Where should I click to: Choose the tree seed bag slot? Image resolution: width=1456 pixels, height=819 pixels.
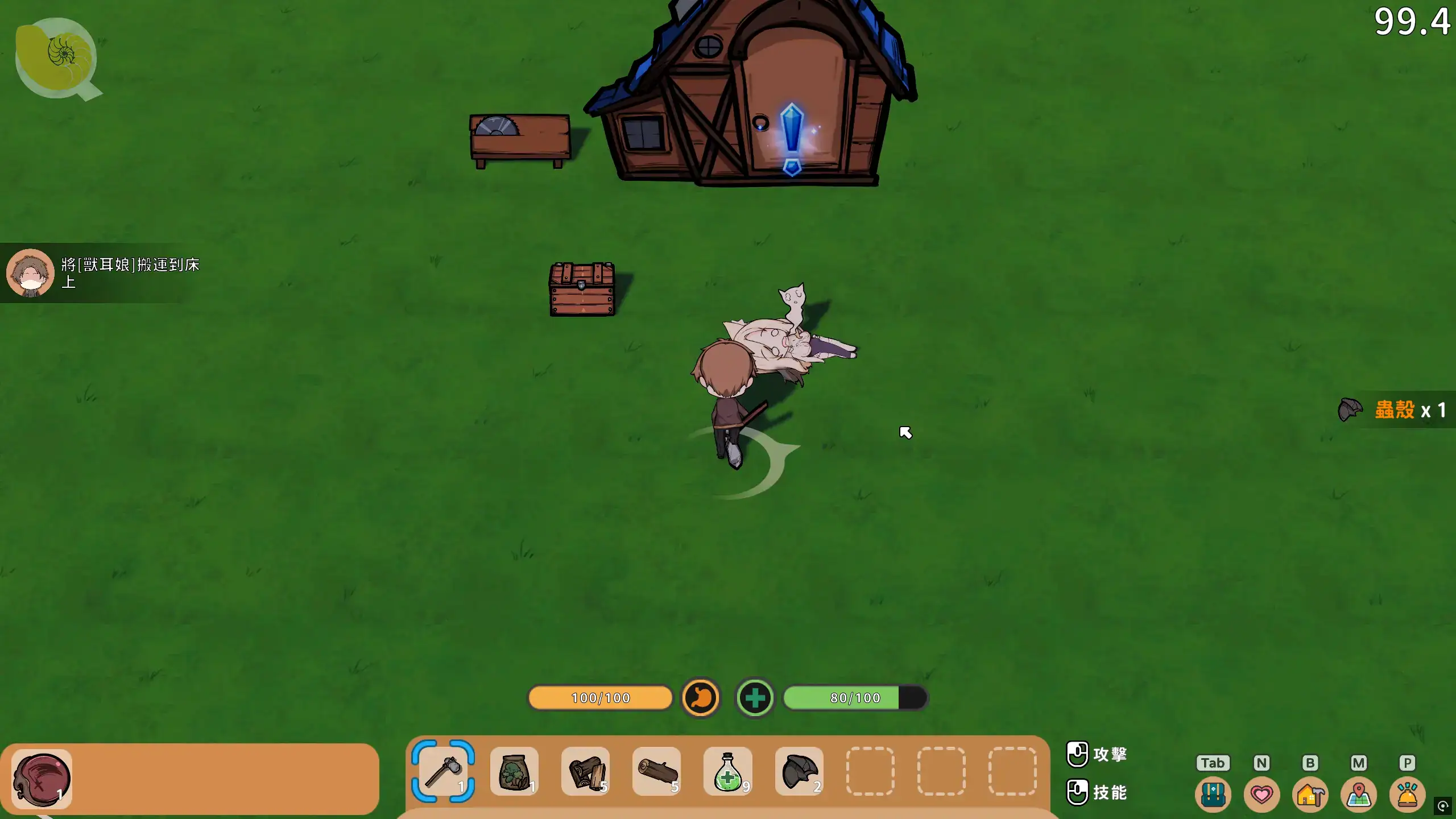pos(514,771)
